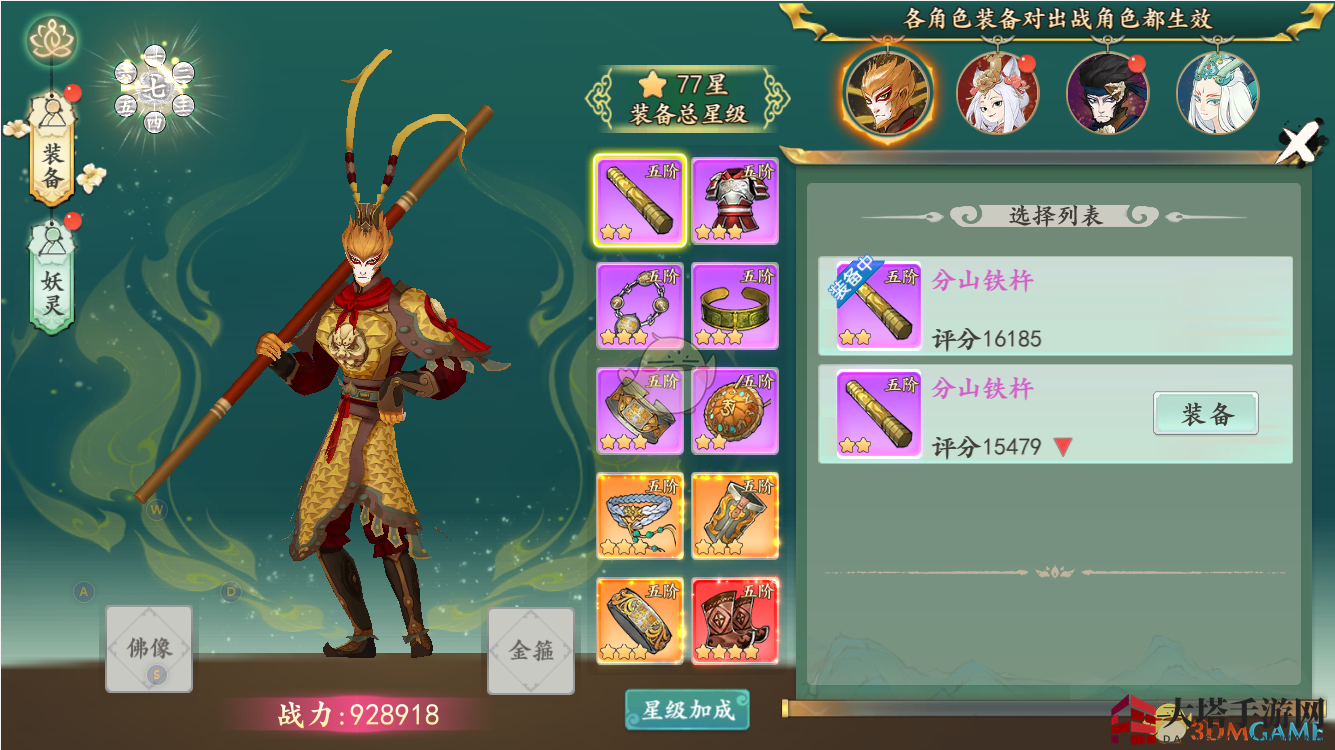Viewport: 1335px width, 750px height.
Task: Click the equipped 分山铁杵 thumbnail in the list
Action: coord(876,306)
